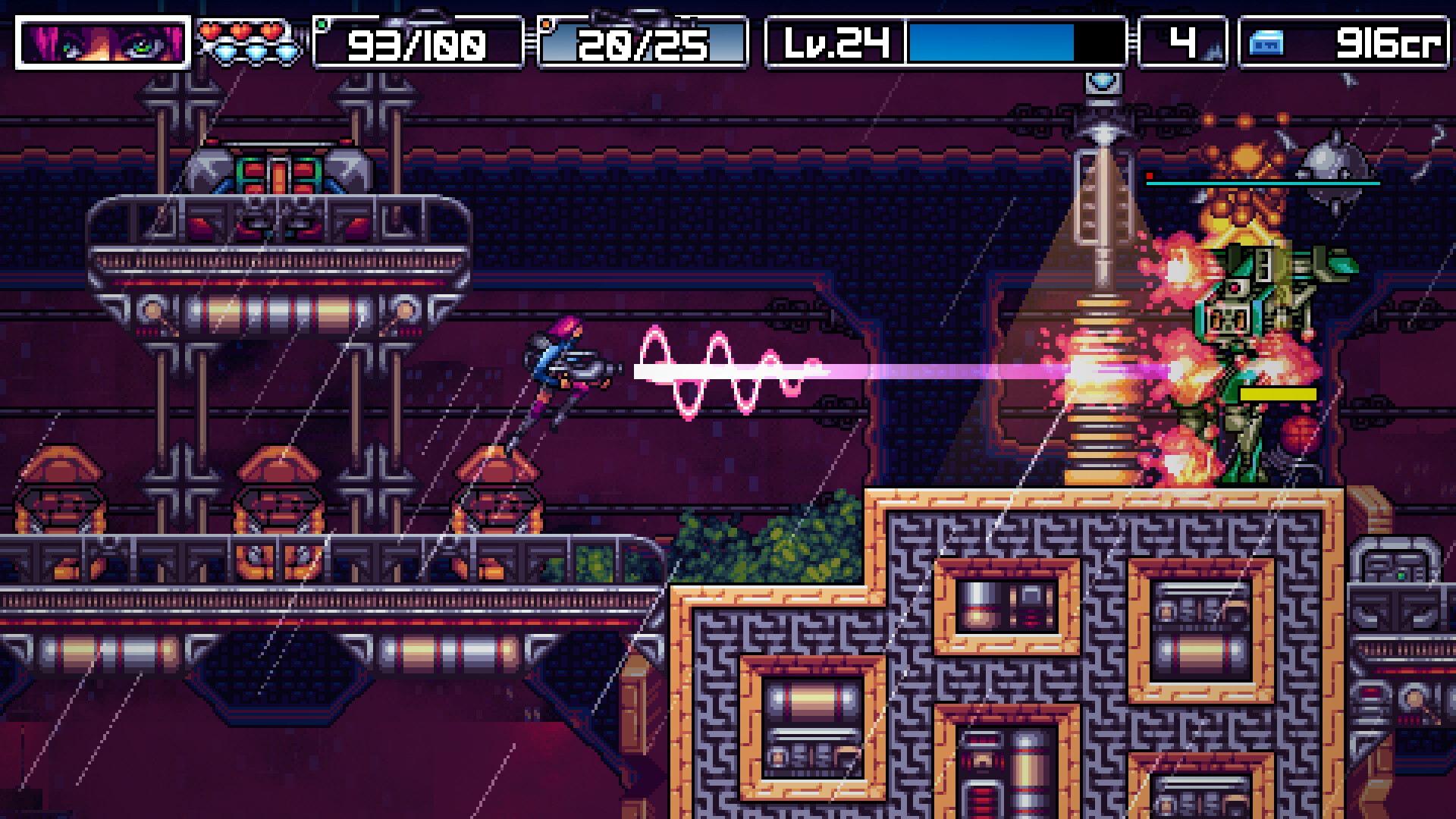
Task: Click the green-dot ammo counter showing 93/100
Action: pos(416,44)
